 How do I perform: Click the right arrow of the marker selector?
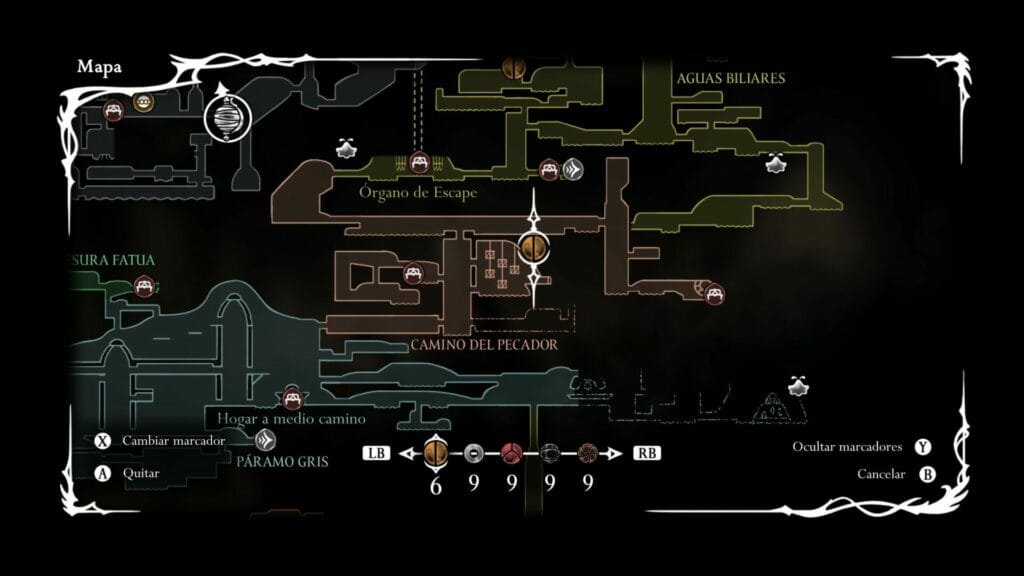click(x=617, y=454)
